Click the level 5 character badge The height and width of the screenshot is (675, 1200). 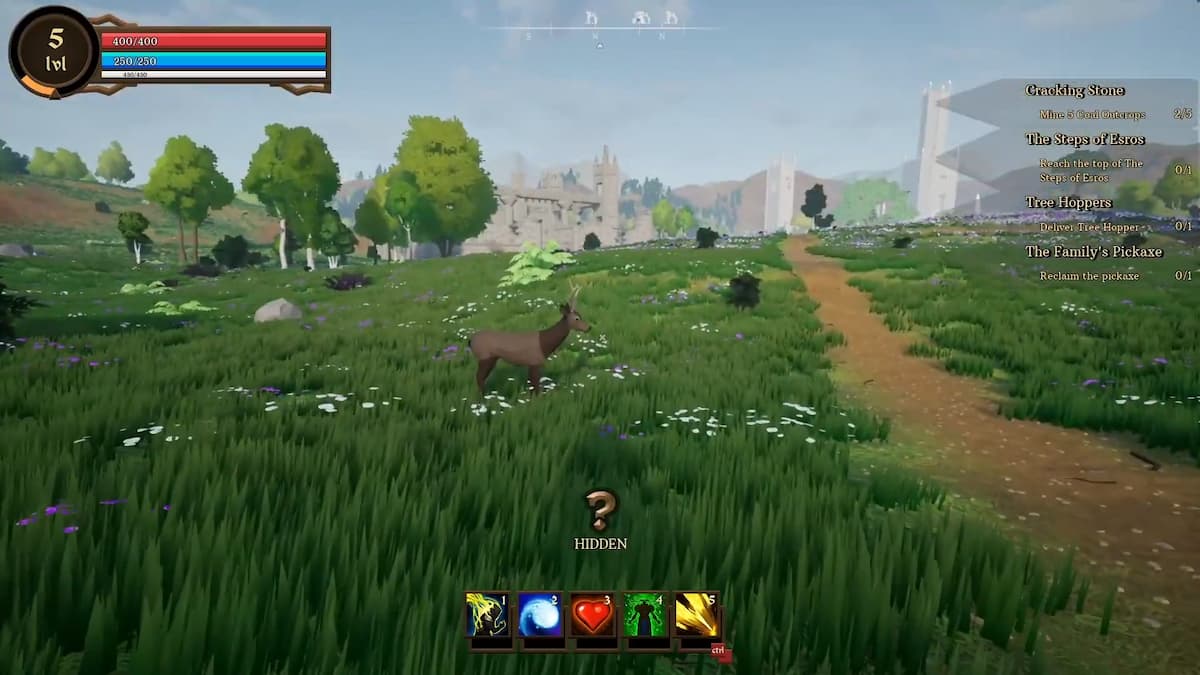pos(54,50)
